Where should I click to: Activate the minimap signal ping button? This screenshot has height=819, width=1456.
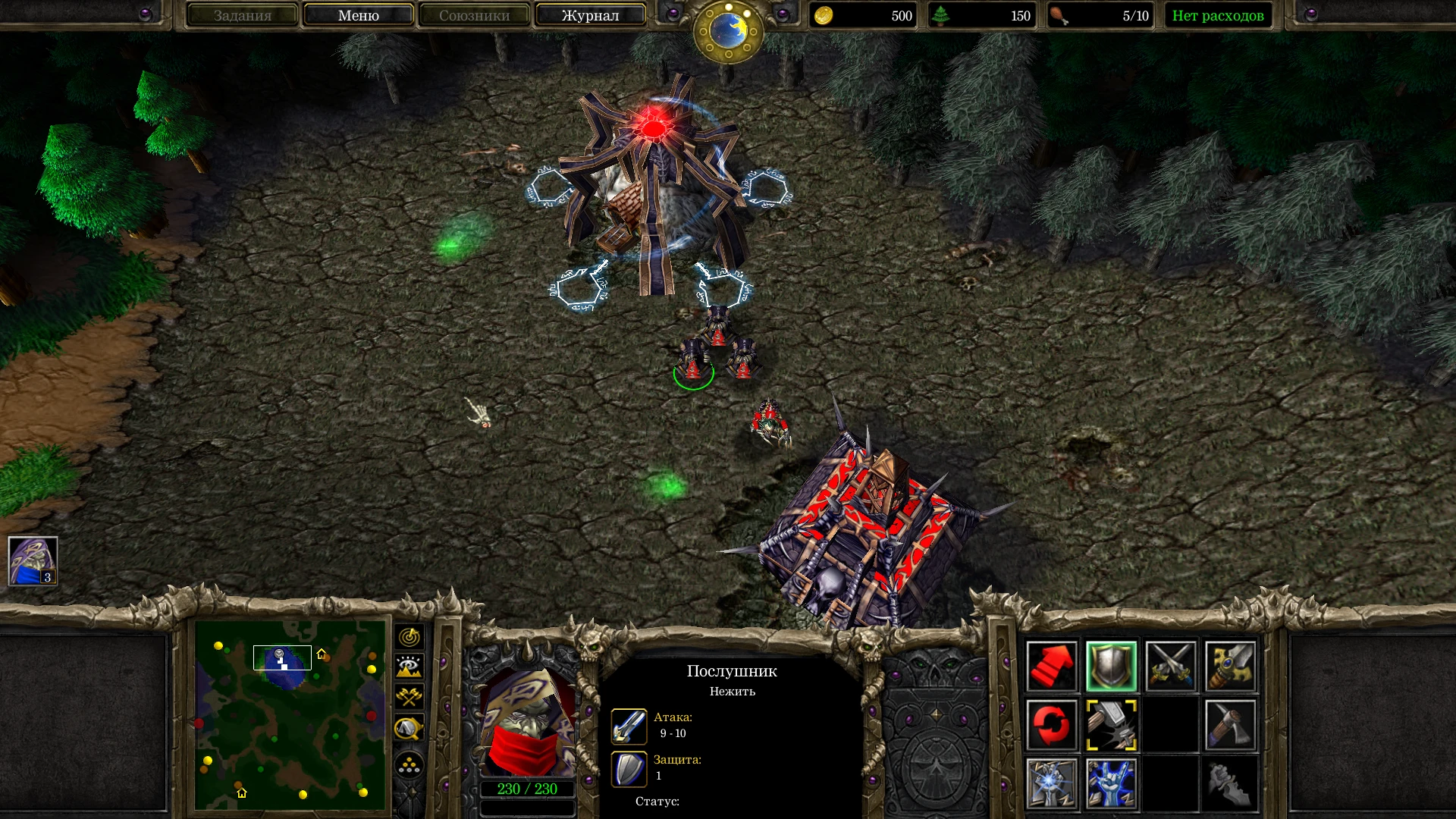(x=409, y=637)
